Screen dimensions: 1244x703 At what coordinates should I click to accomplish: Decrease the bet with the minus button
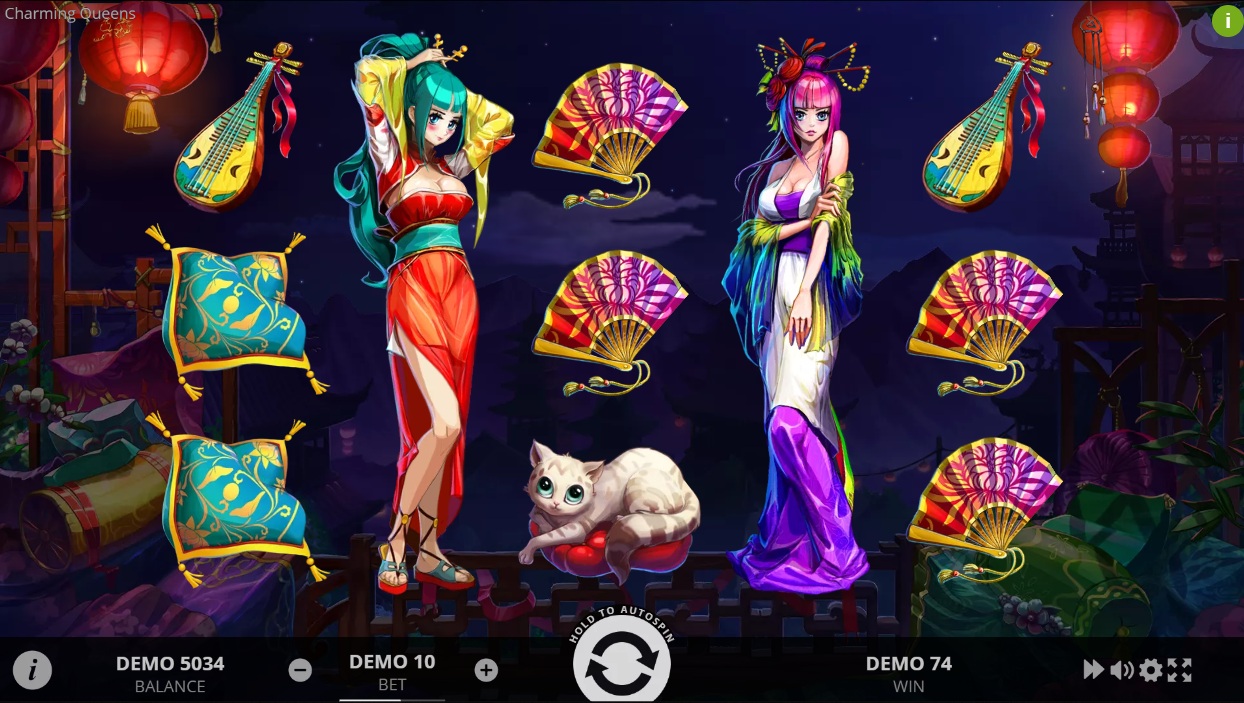300,670
